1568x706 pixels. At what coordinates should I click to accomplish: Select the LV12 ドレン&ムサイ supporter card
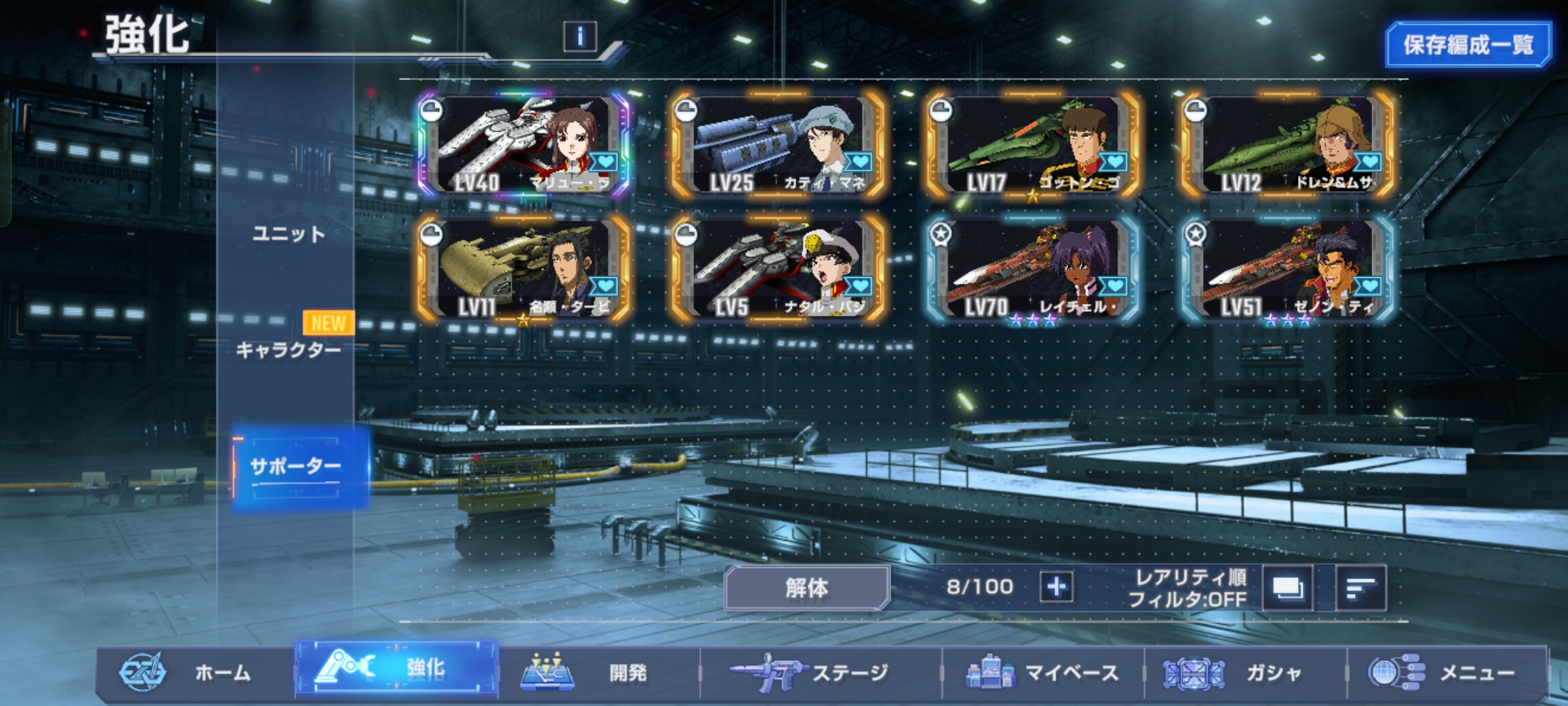coord(1288,145)
